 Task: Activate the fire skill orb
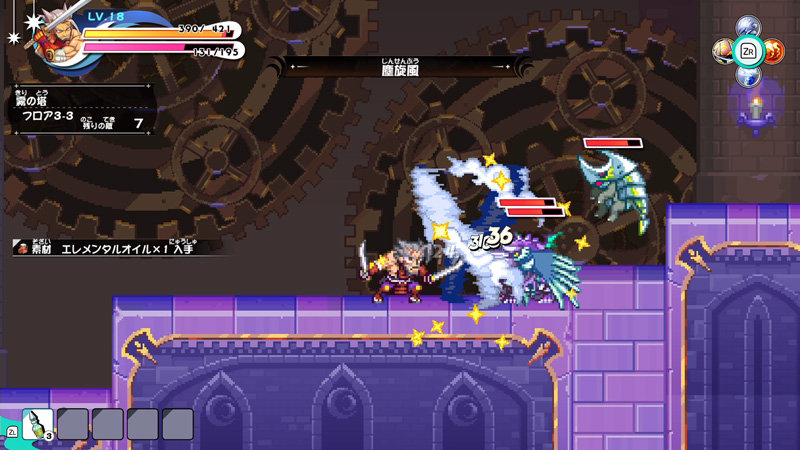(774, 50)
